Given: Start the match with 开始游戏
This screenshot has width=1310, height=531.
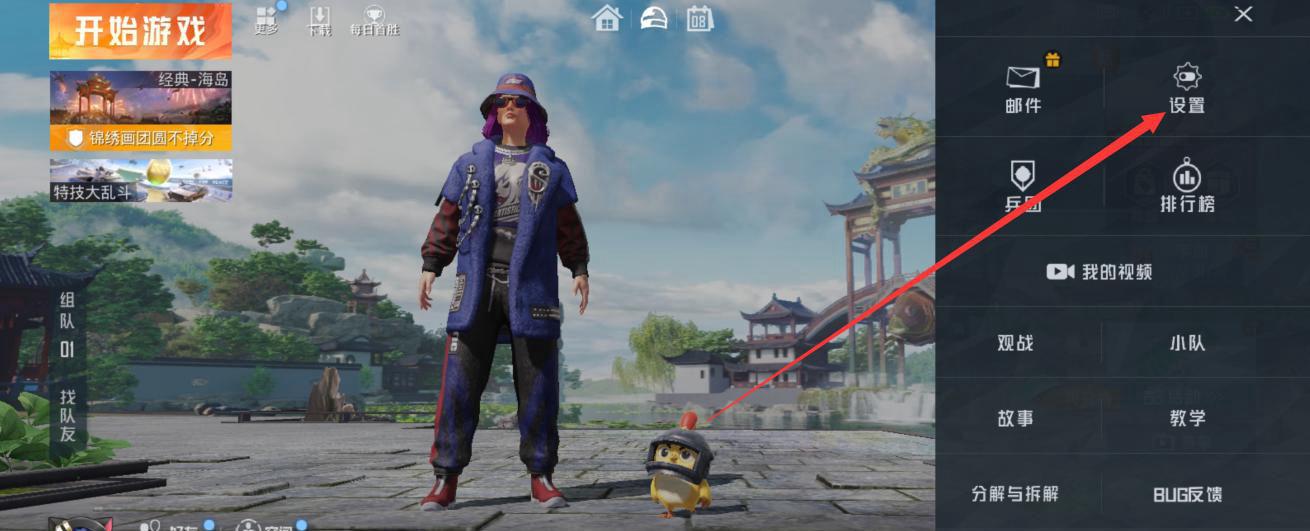Looking at the screenshot, I should tap(140, 31).
